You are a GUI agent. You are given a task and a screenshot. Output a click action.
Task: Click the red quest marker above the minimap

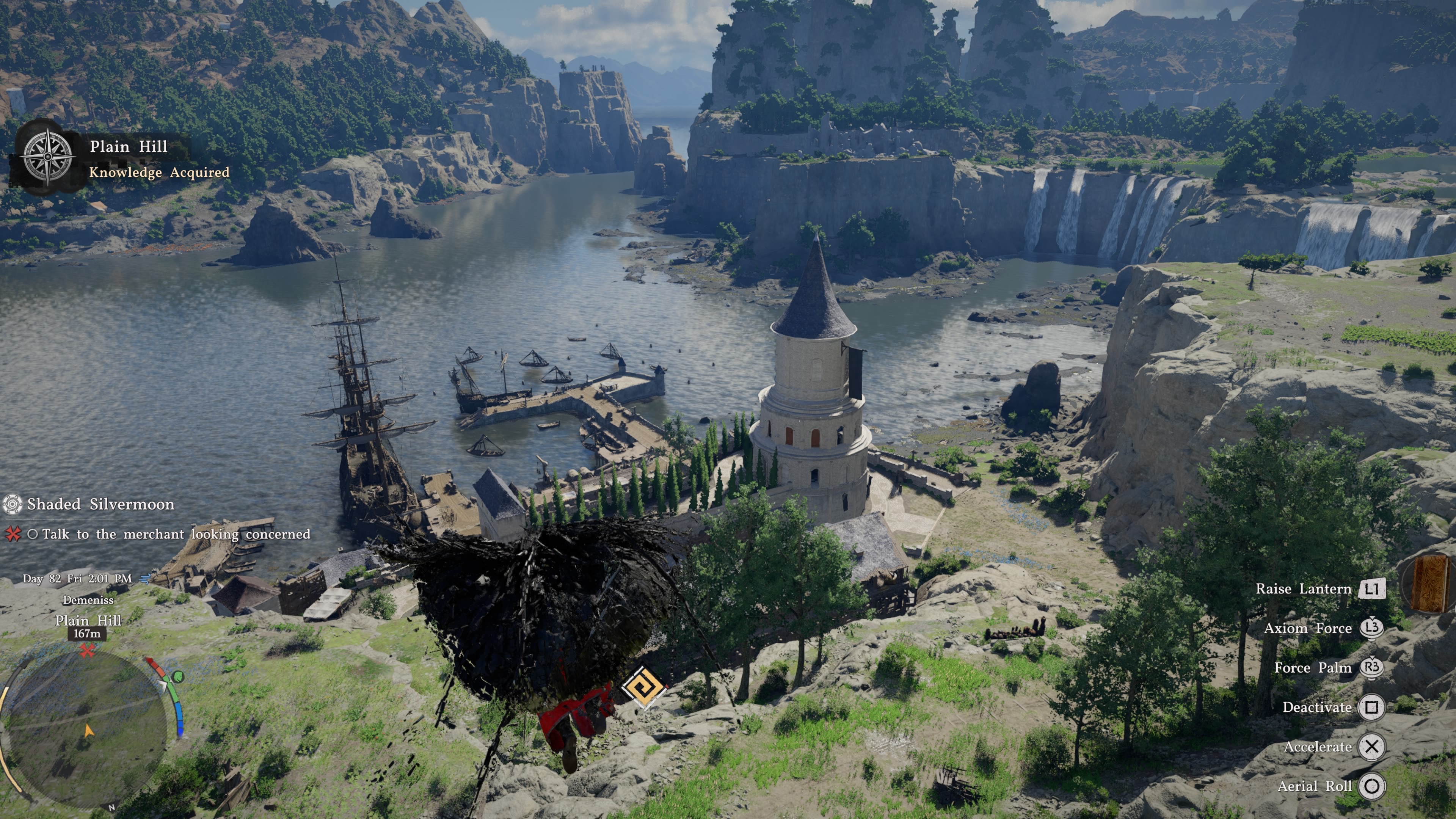pyautogui.click(x=86, y=651)
